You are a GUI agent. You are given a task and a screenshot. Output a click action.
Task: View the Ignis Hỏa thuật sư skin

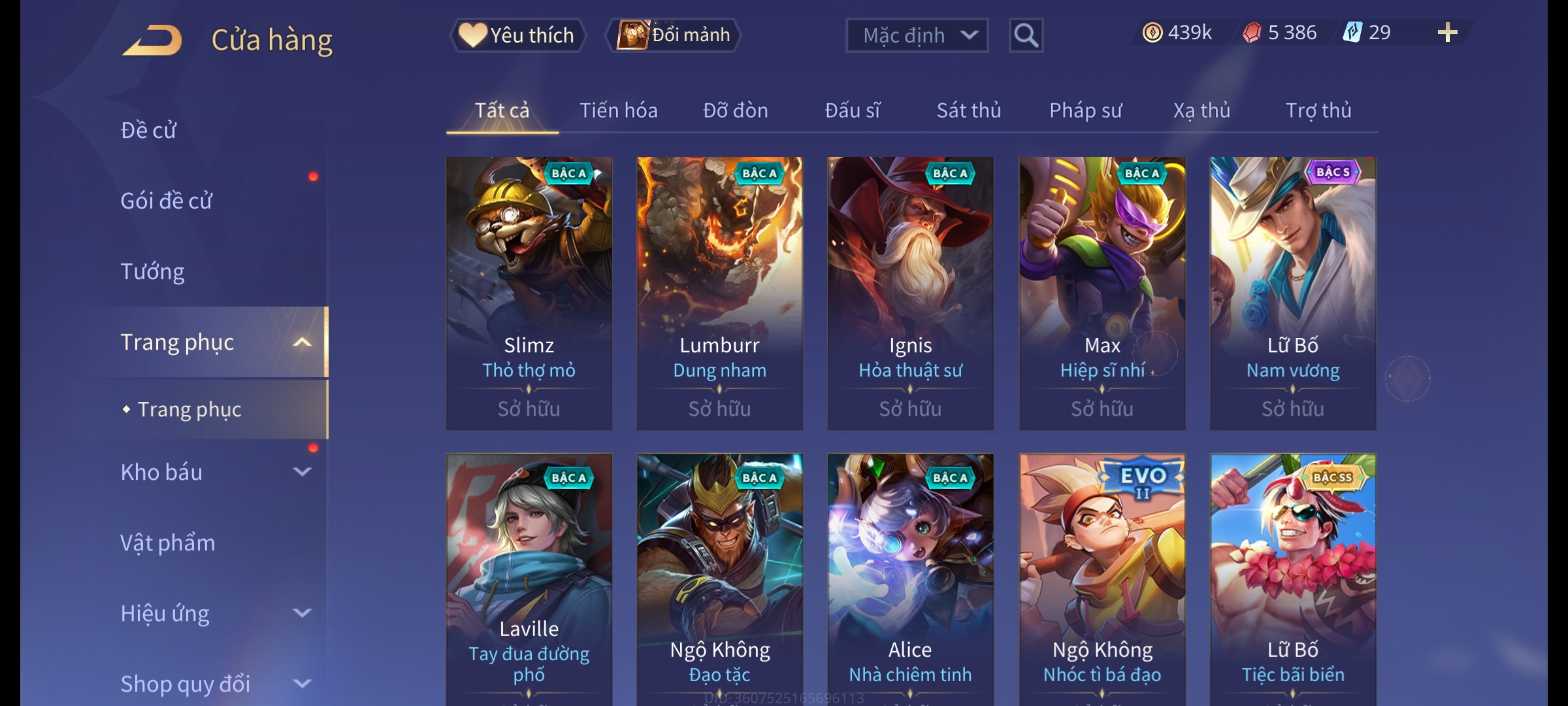pyautogui.click(x=910, y=293)
